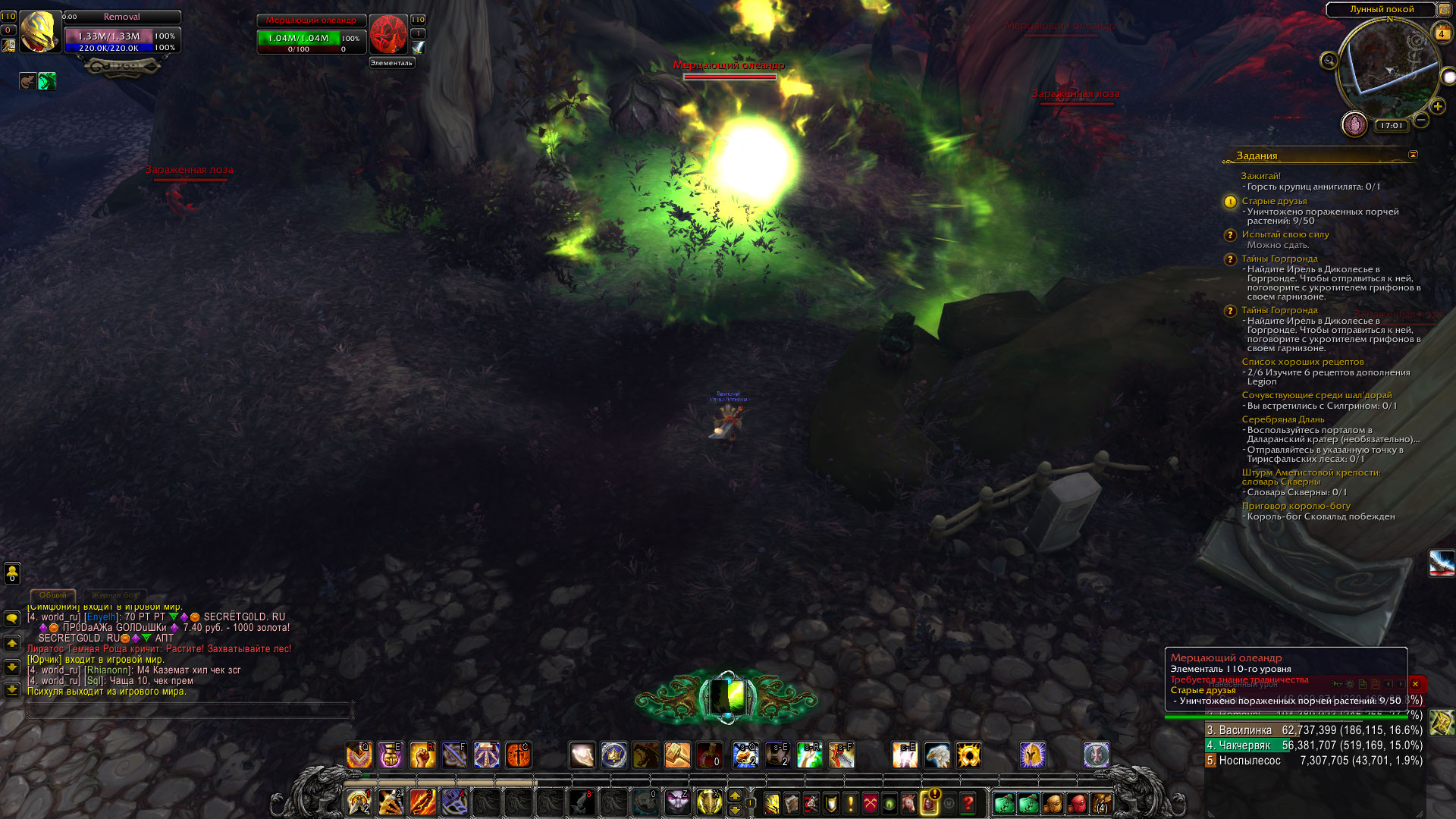Image resolution: width=1456 pixels, height=819 pixels.
Task: Select the Общий chat tab
Action: click(x=53, y=595)
